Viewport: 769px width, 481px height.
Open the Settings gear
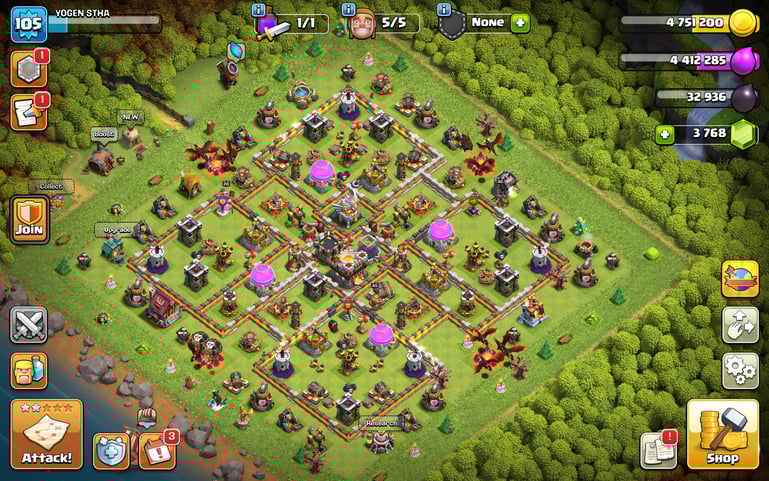tap(740, 370)
